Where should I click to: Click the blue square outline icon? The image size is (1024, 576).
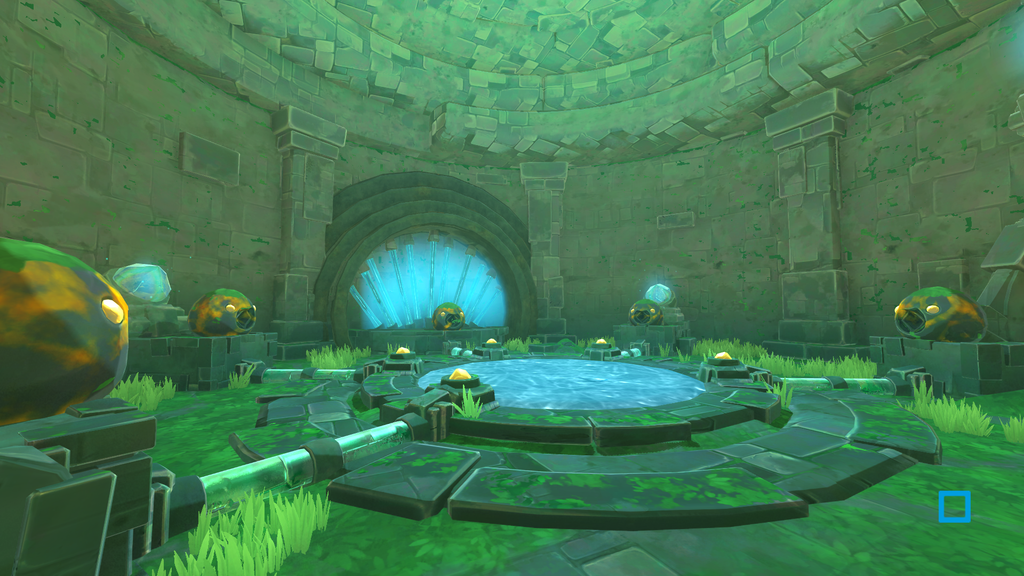point(954,506)
